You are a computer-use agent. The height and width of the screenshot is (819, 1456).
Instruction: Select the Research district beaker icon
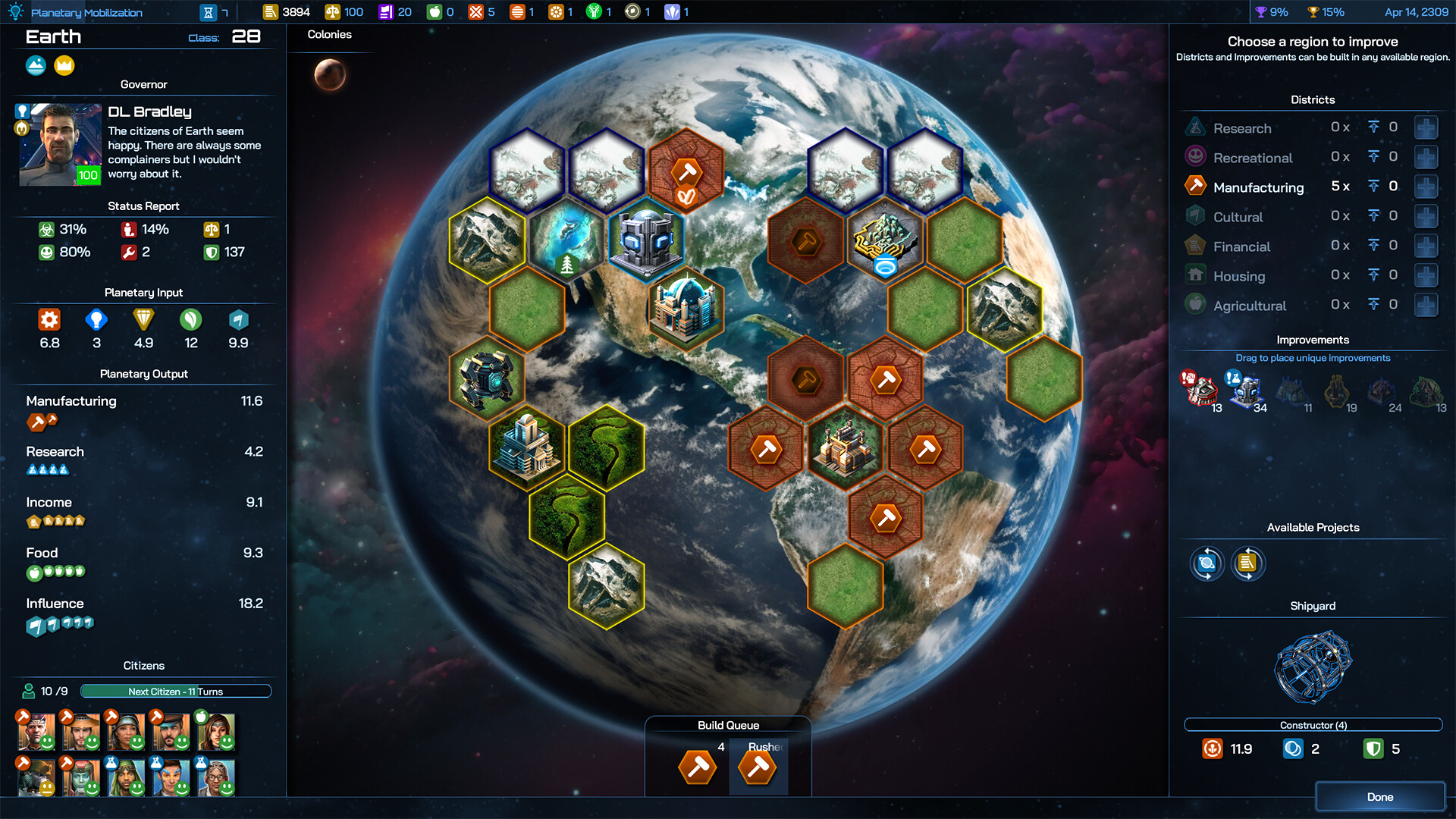point(1195,127)
